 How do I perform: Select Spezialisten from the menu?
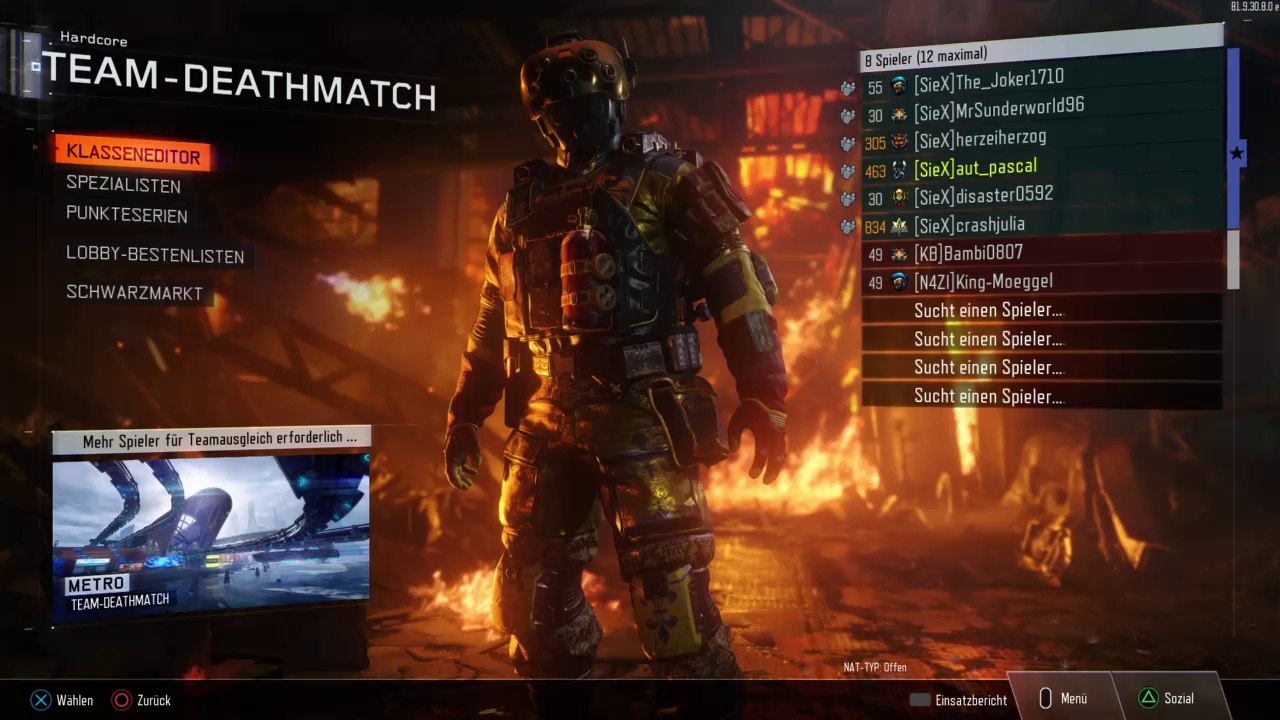[124, 185]
